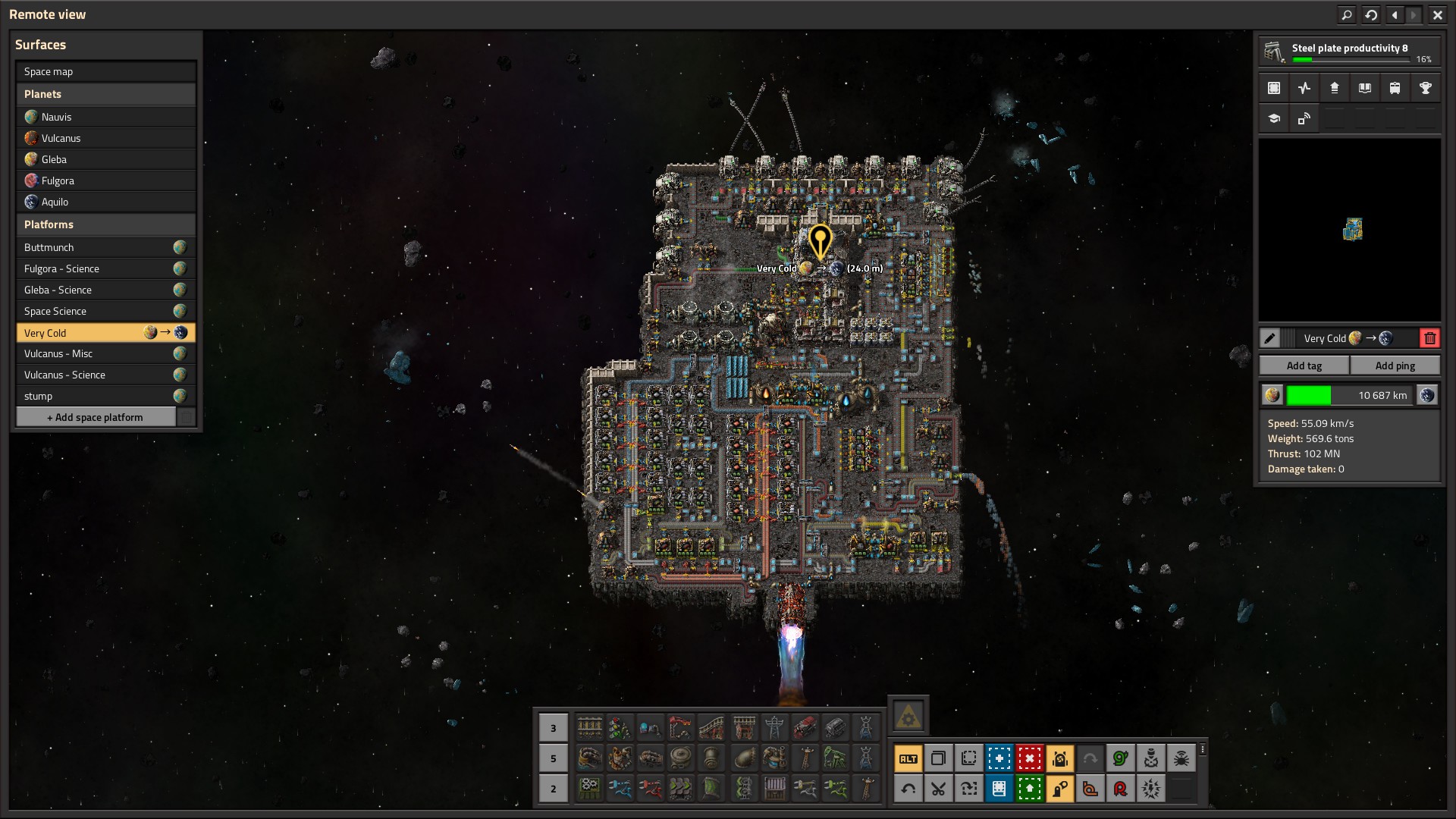The width and height of the screenshot is (1456, 819).
Task: Click the Add tag button
Action: click(x=1304, y=366)
